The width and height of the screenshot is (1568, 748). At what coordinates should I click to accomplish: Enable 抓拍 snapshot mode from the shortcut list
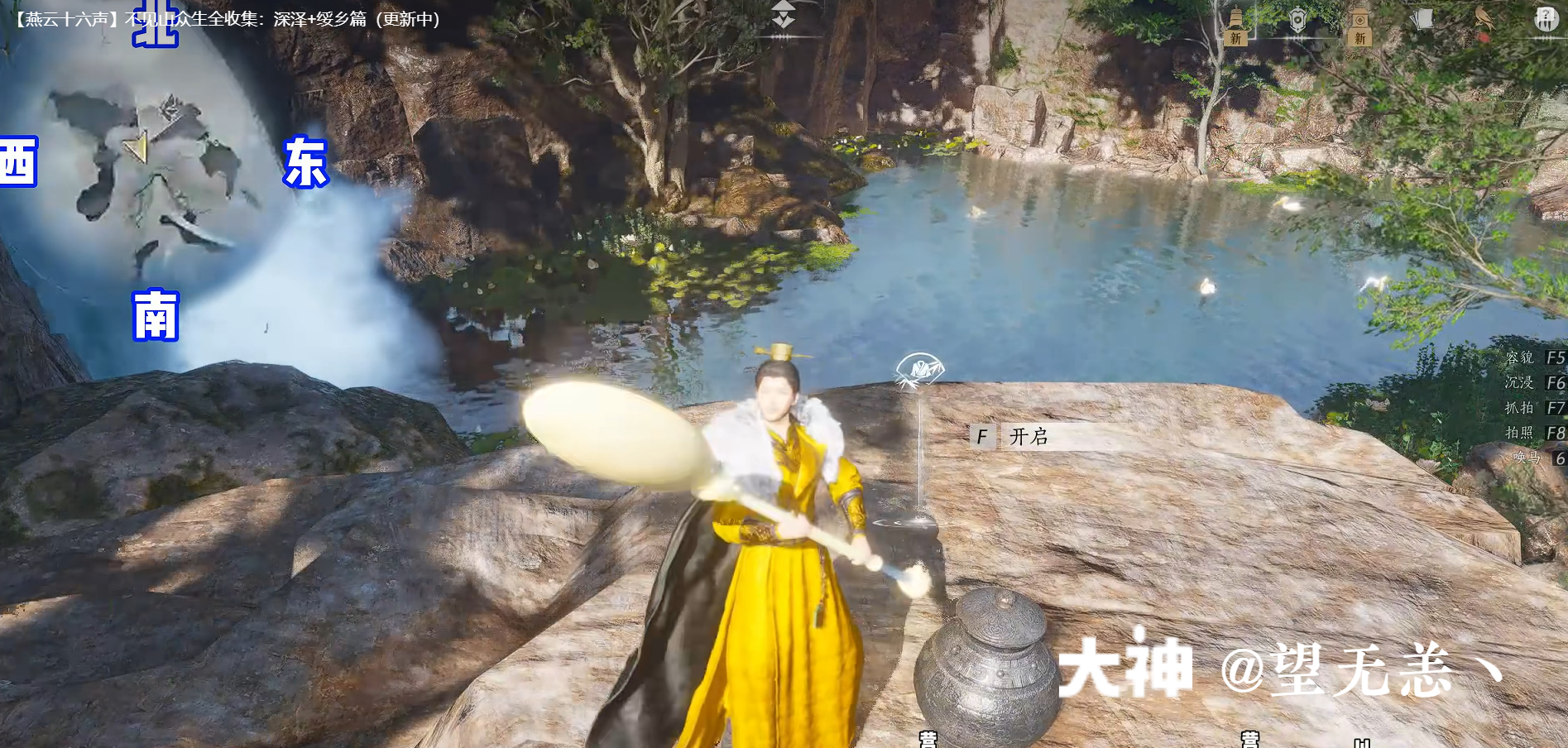1519,406
